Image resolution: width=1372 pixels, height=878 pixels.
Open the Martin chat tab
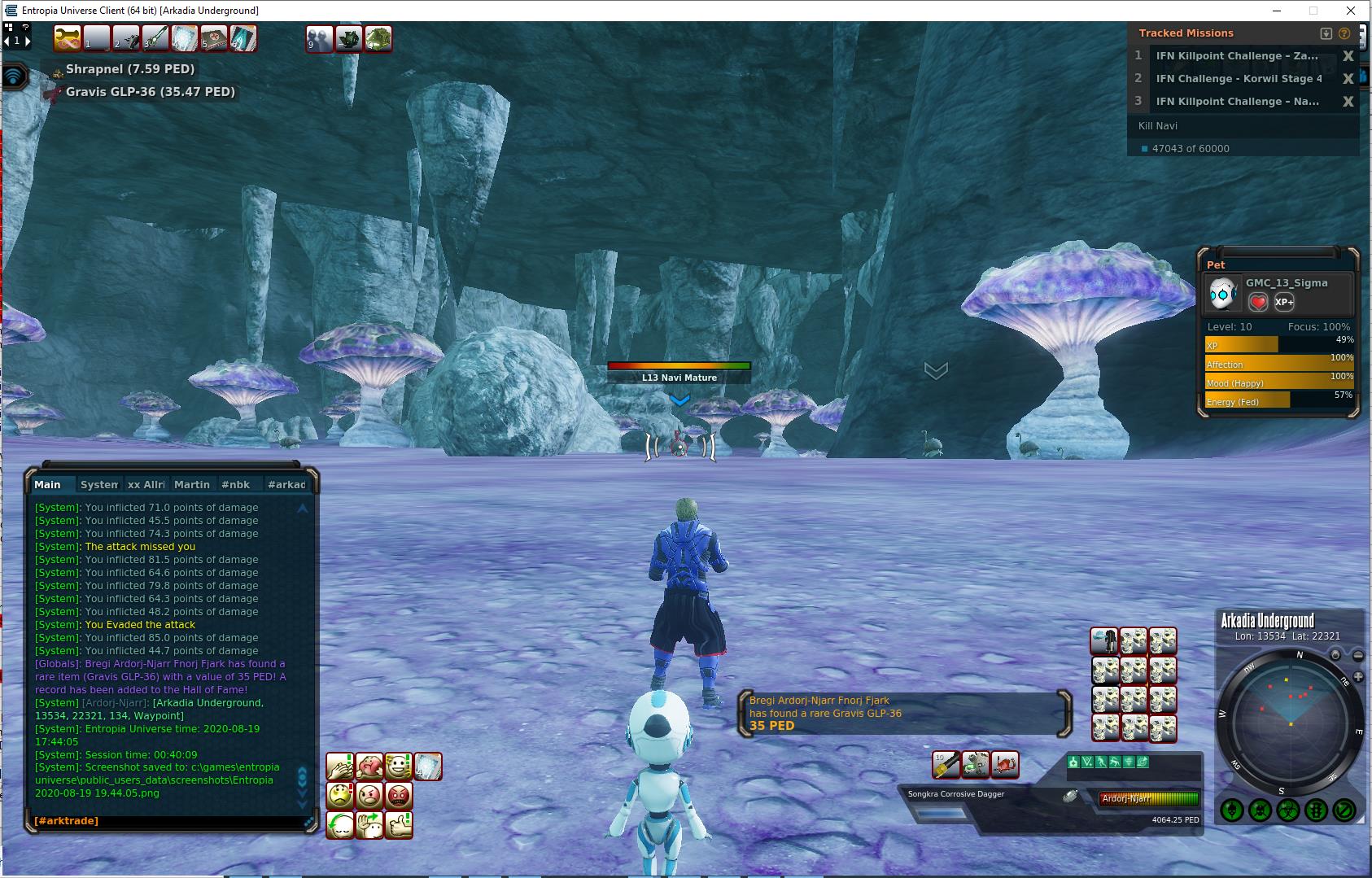tap(191, 484)
